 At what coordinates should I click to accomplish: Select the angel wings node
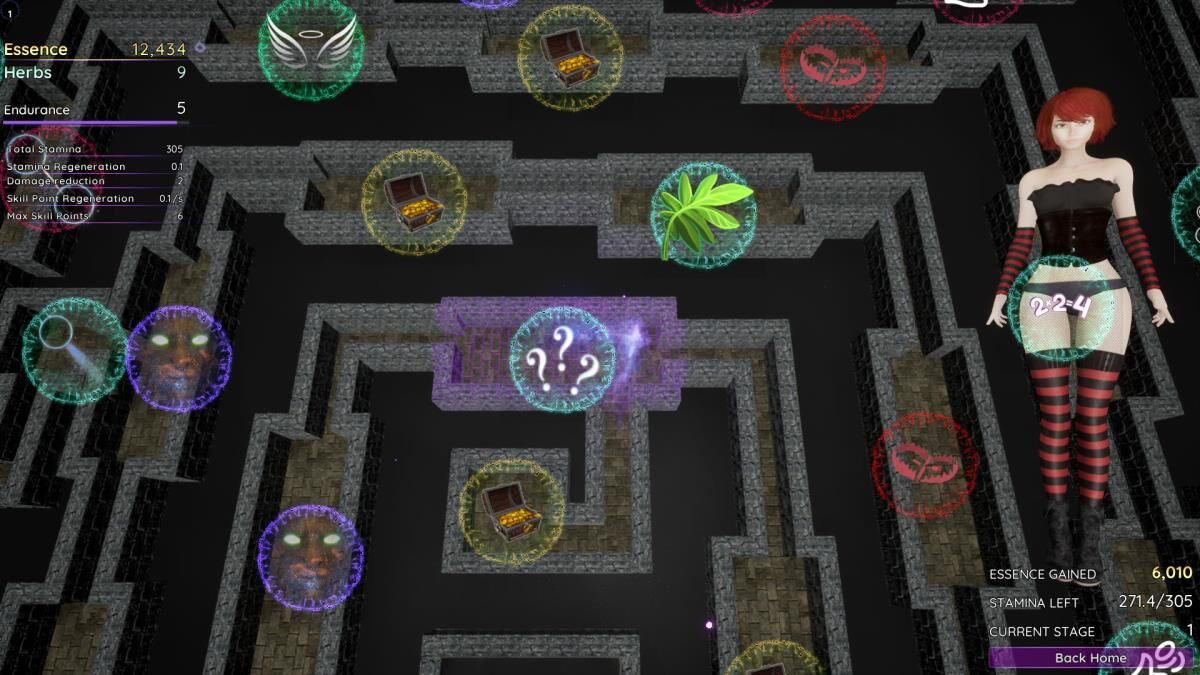(311, 47)
